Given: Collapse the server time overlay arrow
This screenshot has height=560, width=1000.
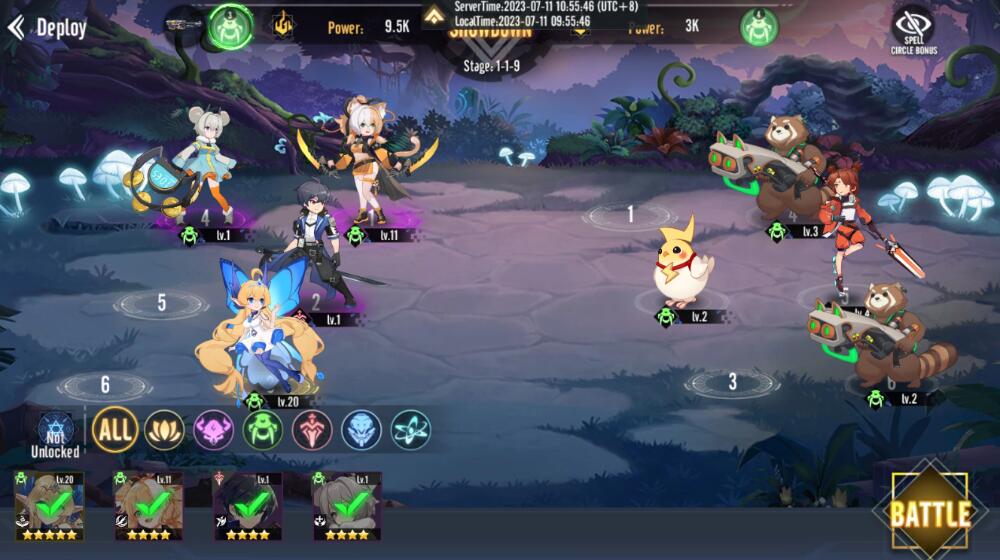Looking at the screenshot, I should click(x=434, y=14).
